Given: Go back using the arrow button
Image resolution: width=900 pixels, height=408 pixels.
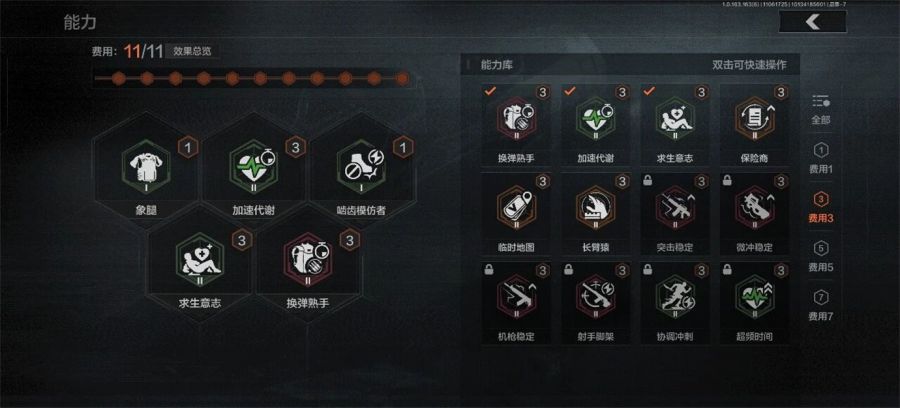Looking at the screenshot, I should click(x=812, y=22).
